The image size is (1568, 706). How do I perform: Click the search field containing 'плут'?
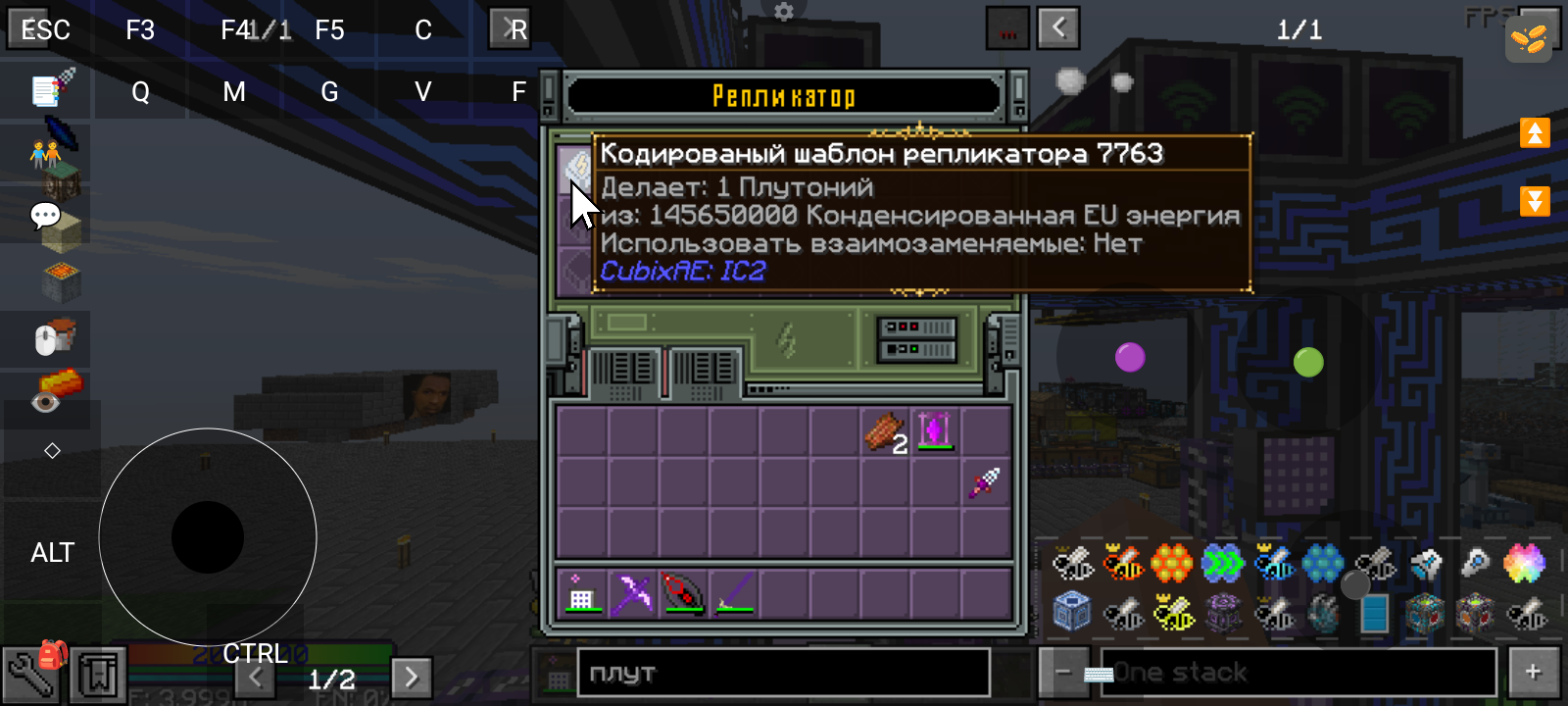coord(782,674)
